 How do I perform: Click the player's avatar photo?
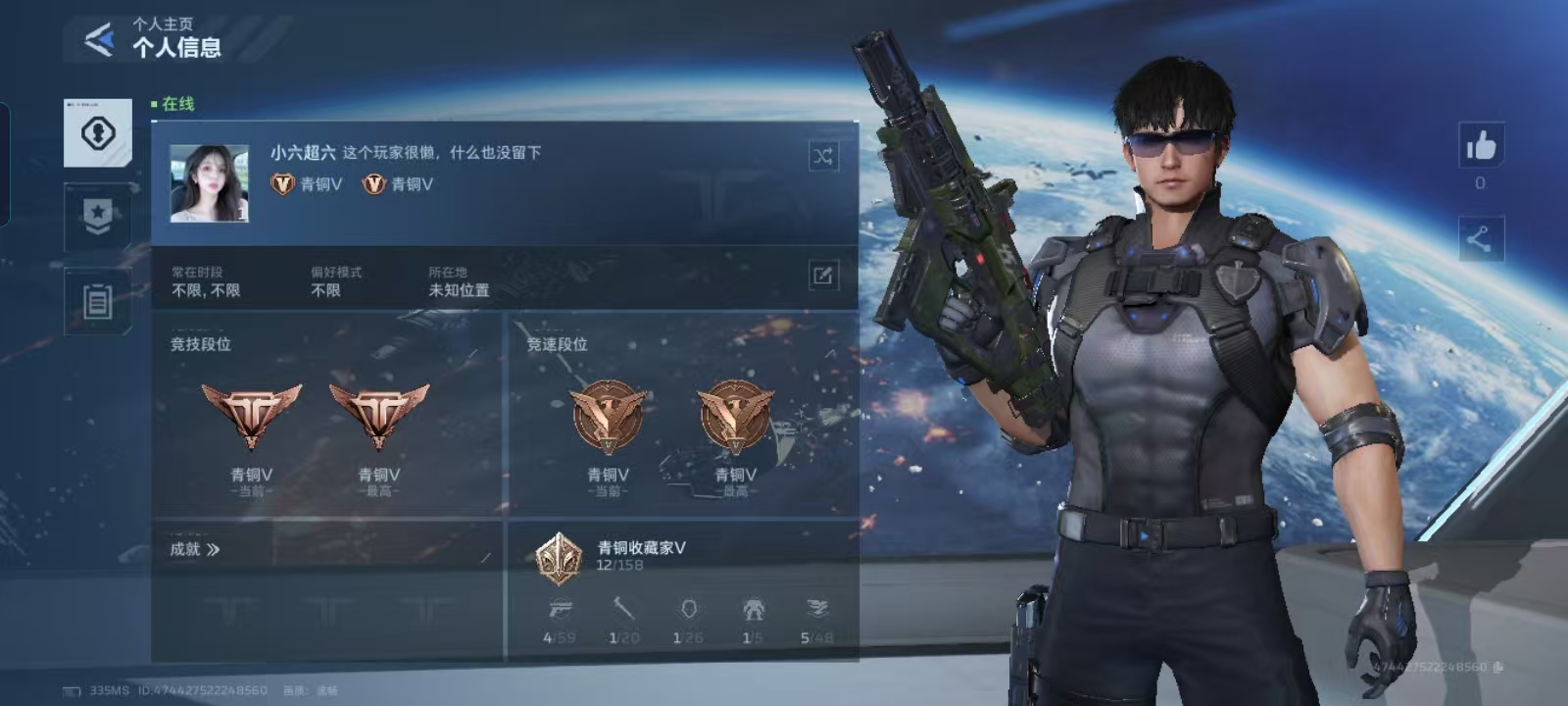click(209, 183)
